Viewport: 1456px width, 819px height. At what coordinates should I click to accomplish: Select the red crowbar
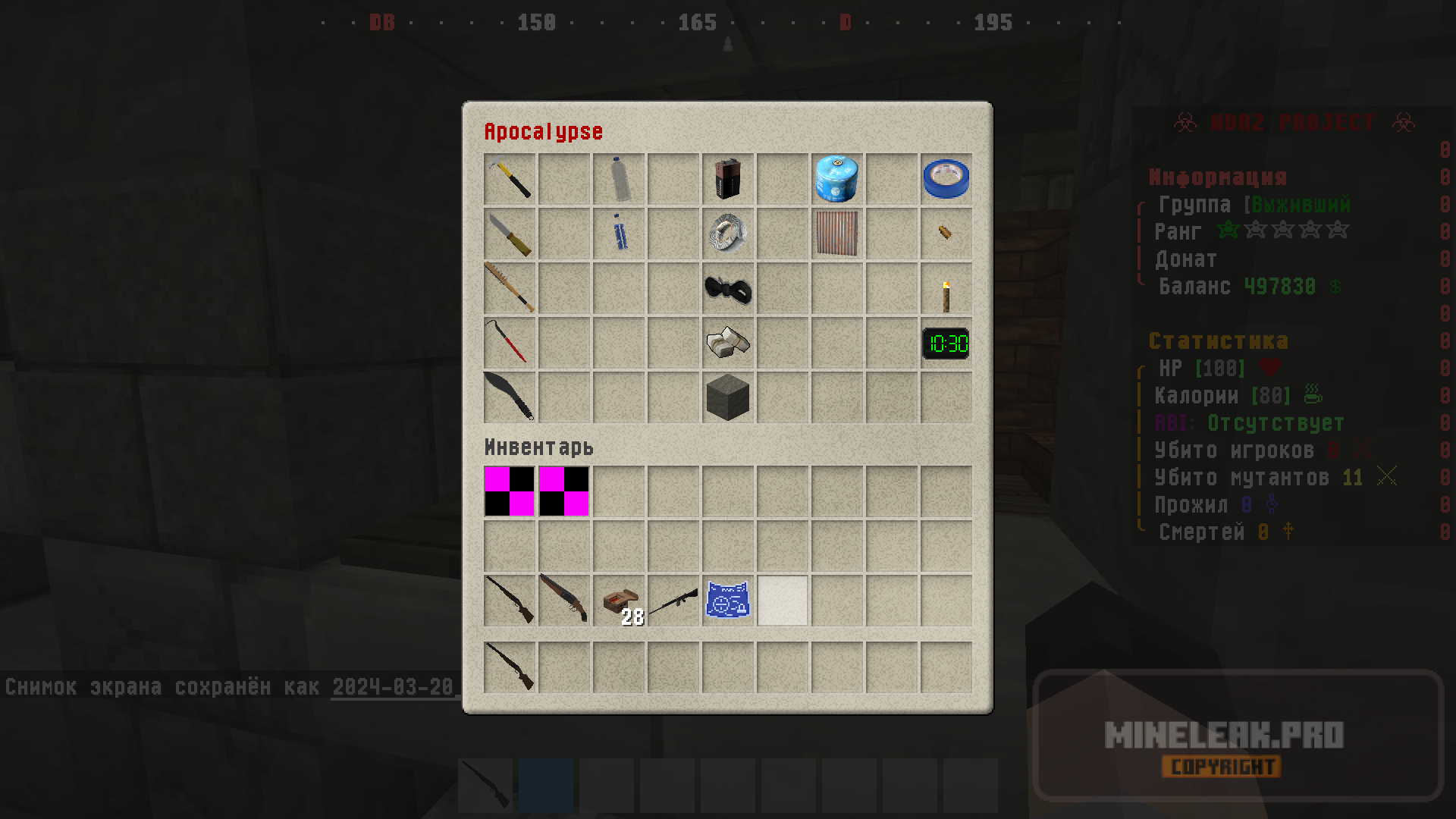(x=510, y=343)
